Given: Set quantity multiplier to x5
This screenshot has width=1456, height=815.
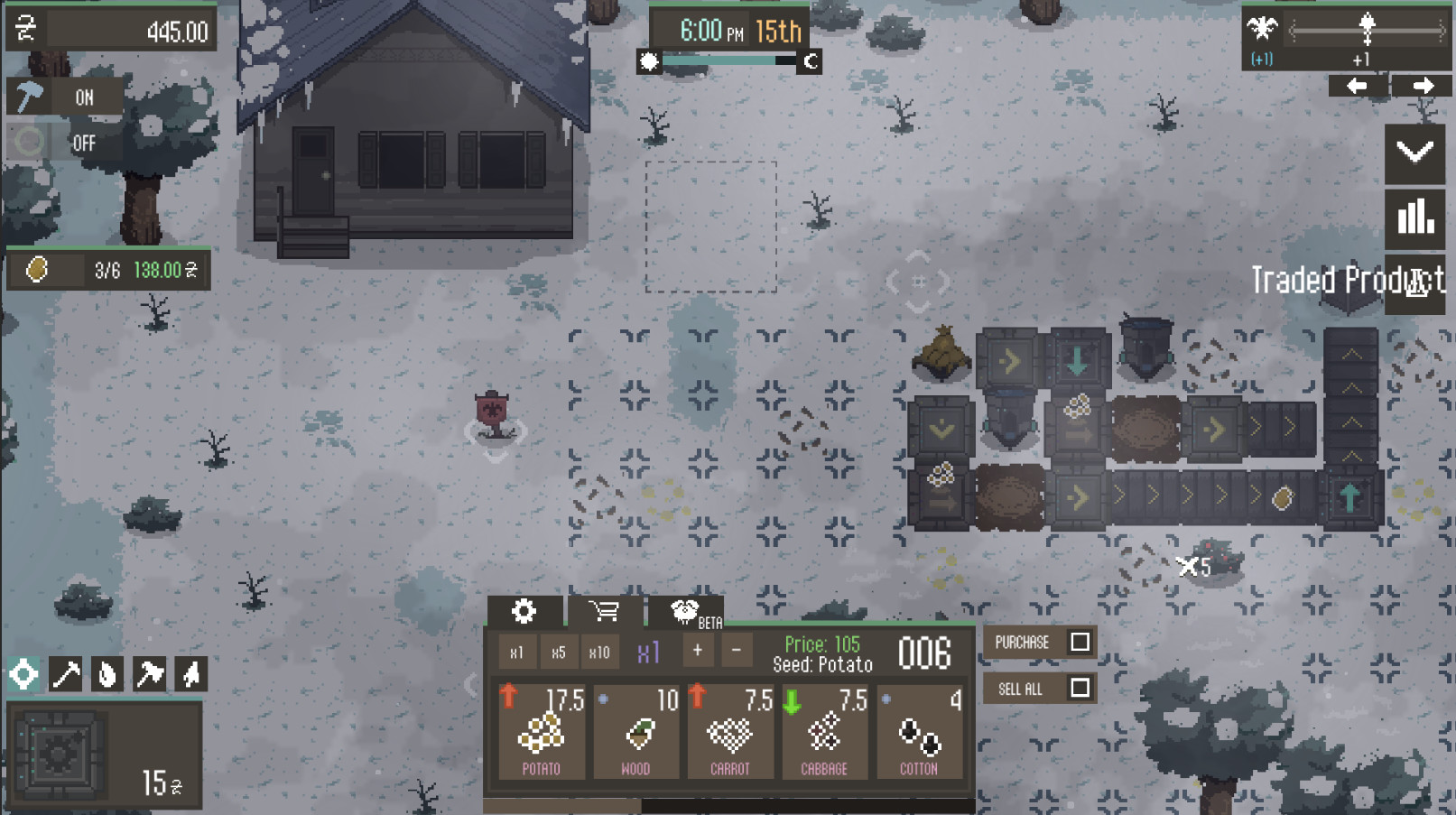Looking at the screenshot, I should point(559,653).
